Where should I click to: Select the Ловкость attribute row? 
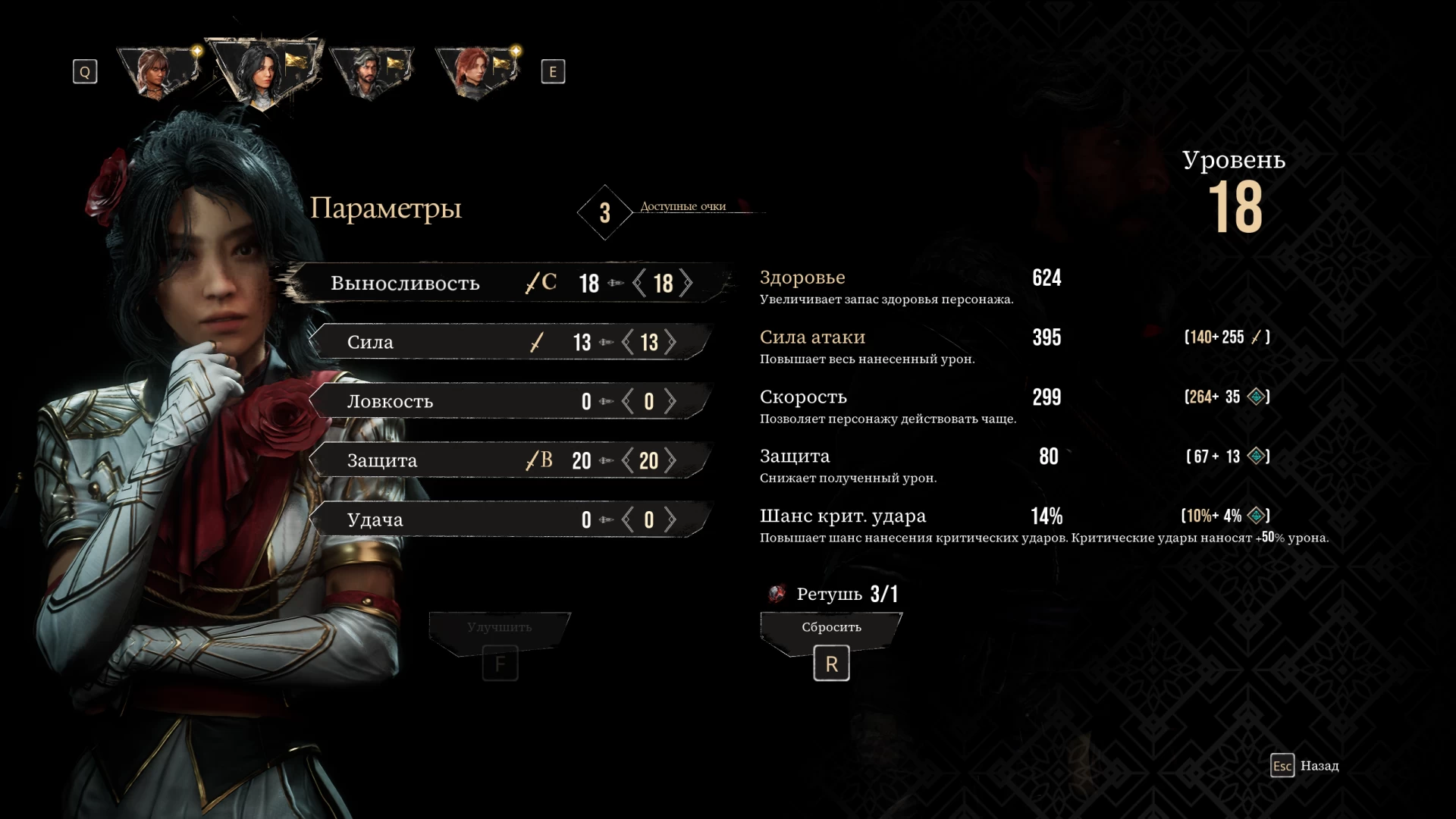click(455, 401)
